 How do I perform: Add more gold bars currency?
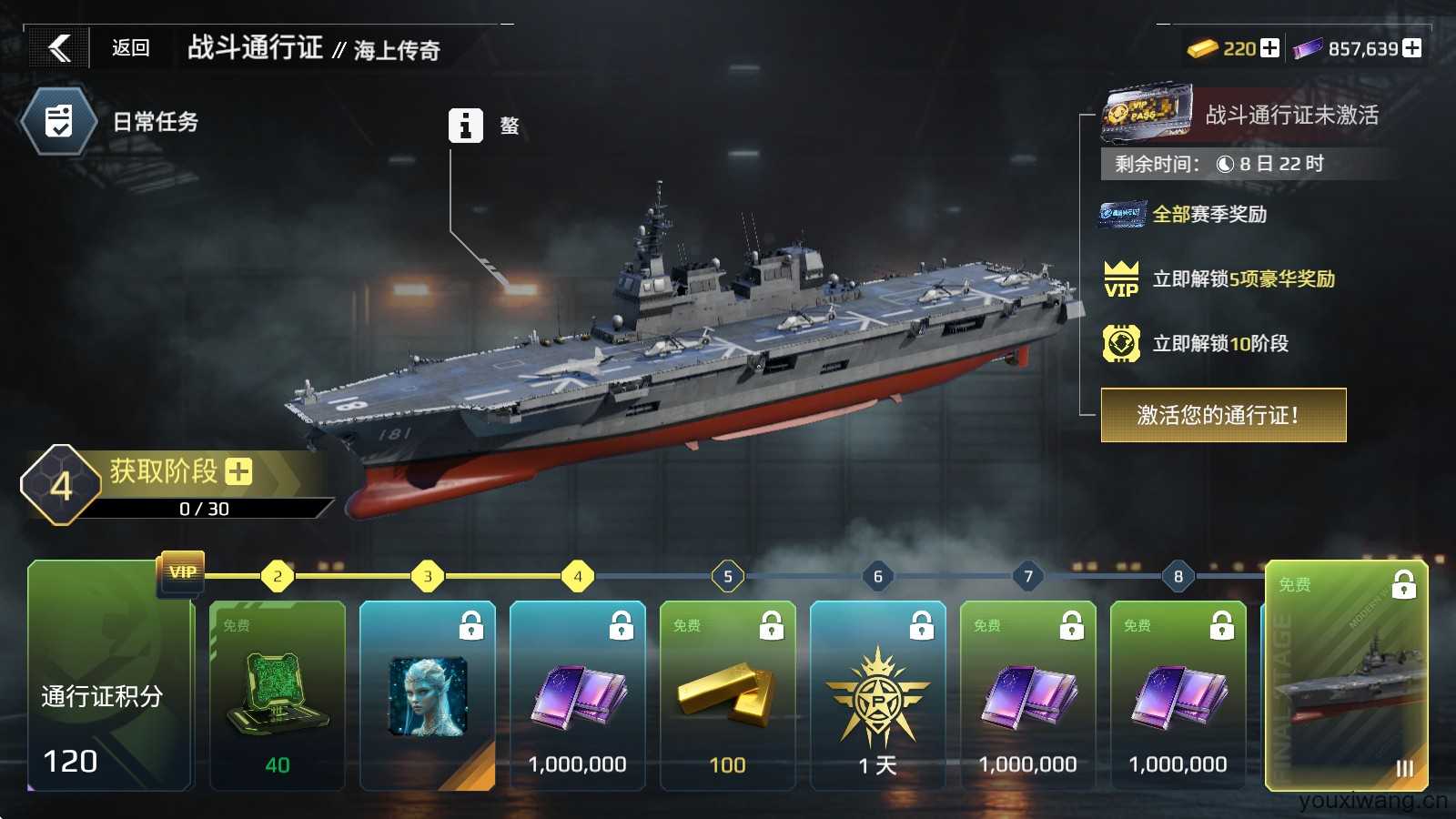click(x=1269, y=48)
